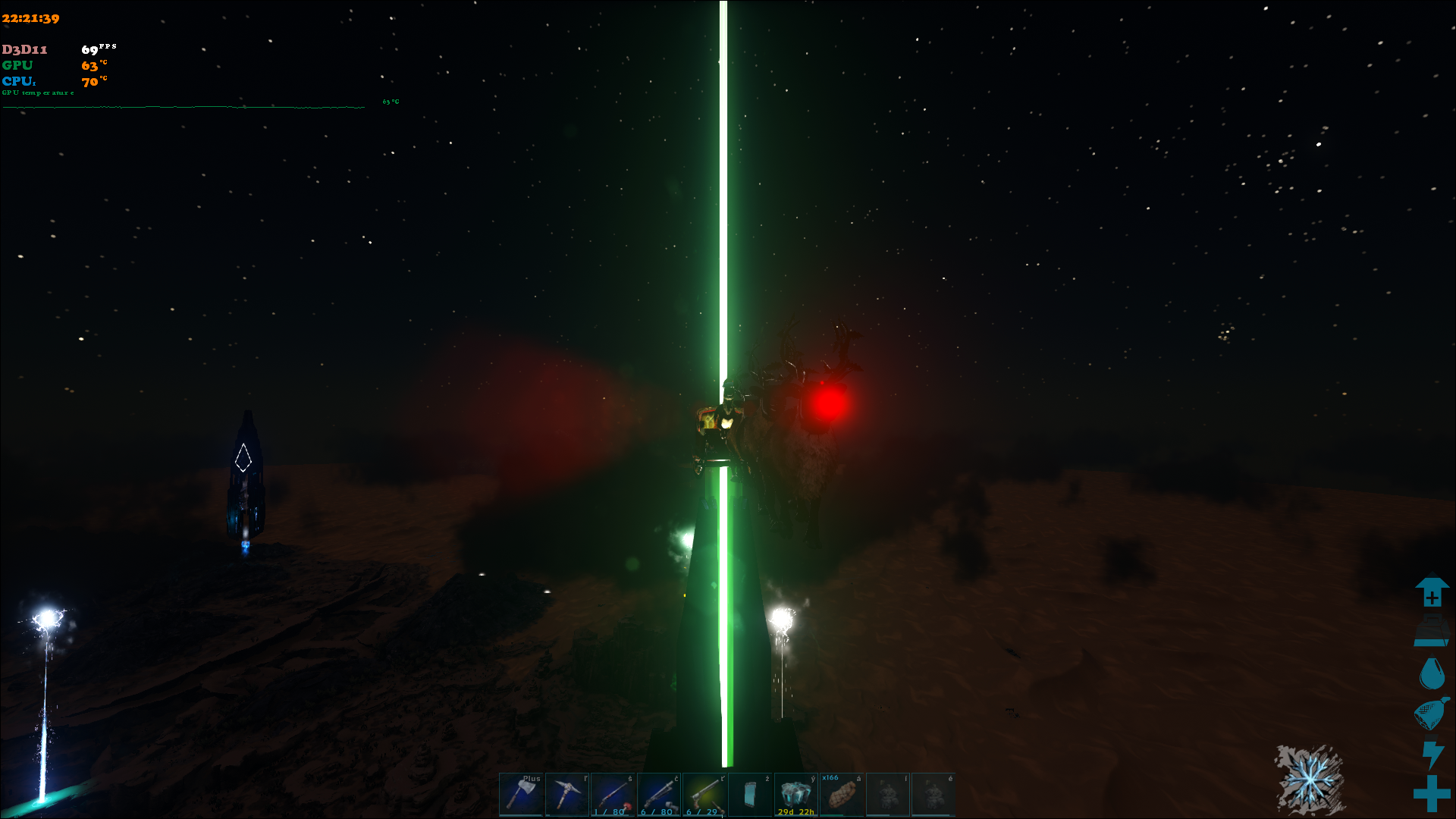This screenshot has width=1456, height=819.
Task: Use the glowing crate with 29d 22h timer
Action: (x=795, y=794)
